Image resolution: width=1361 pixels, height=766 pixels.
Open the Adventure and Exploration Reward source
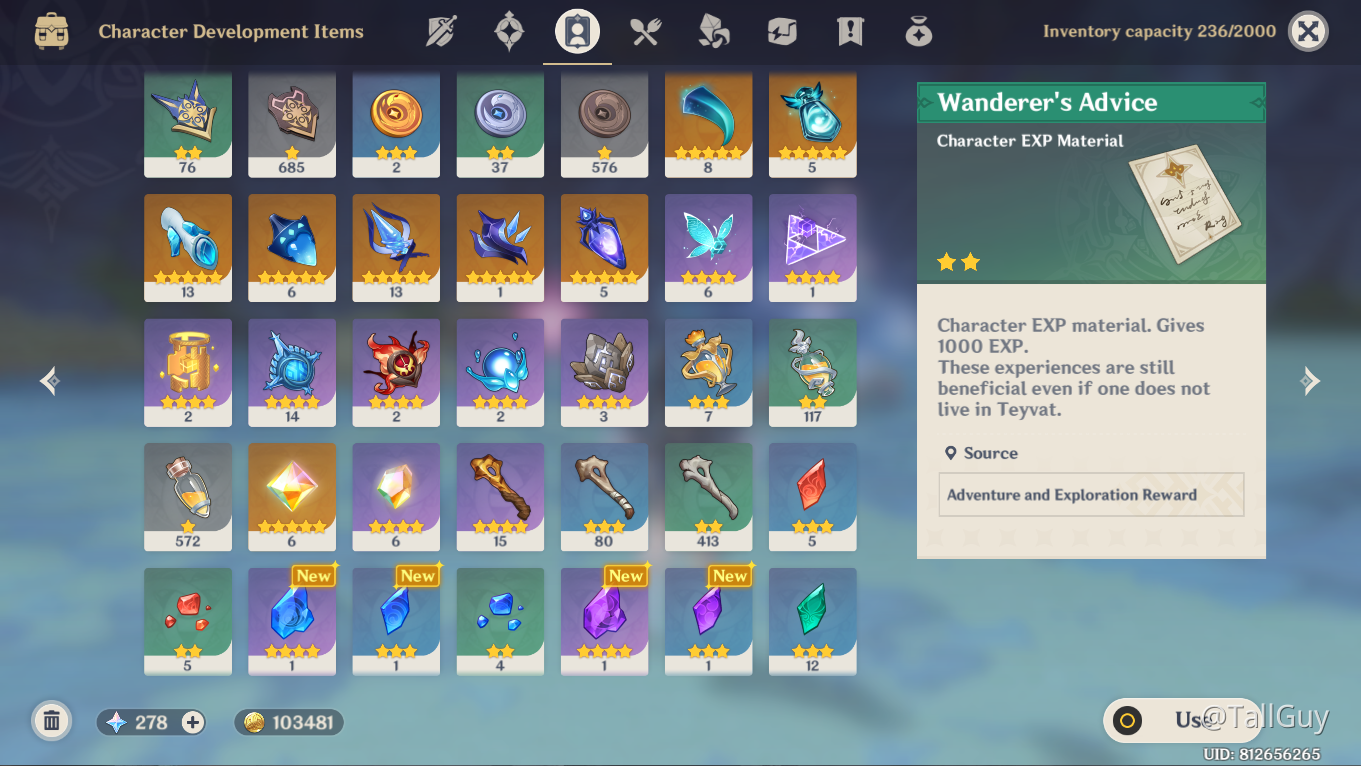click(1091, 495)
